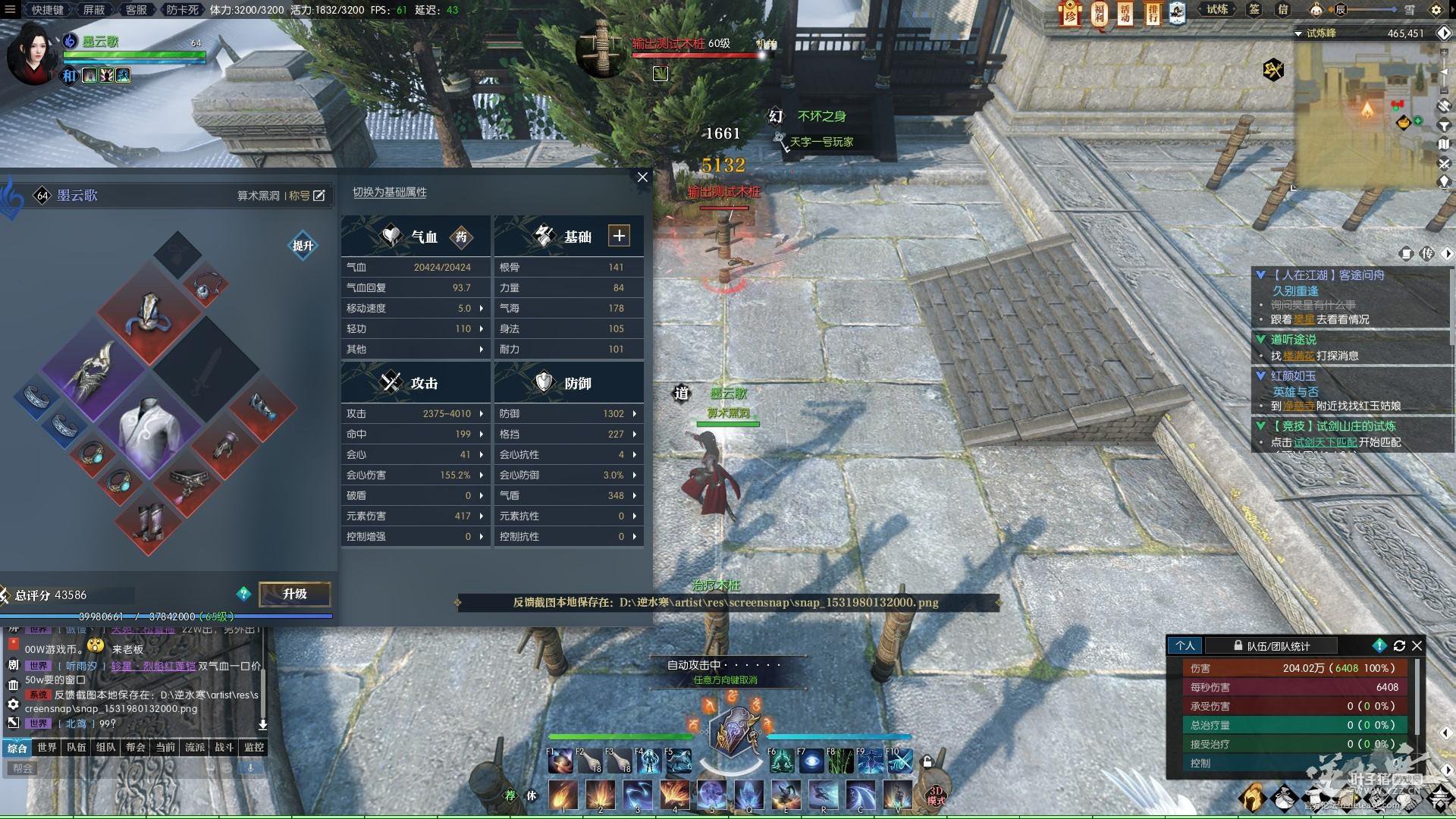Open the 提升 enhancement diamond button
The height and width of the screenshot is (819, 1456).
click(303, 246)
